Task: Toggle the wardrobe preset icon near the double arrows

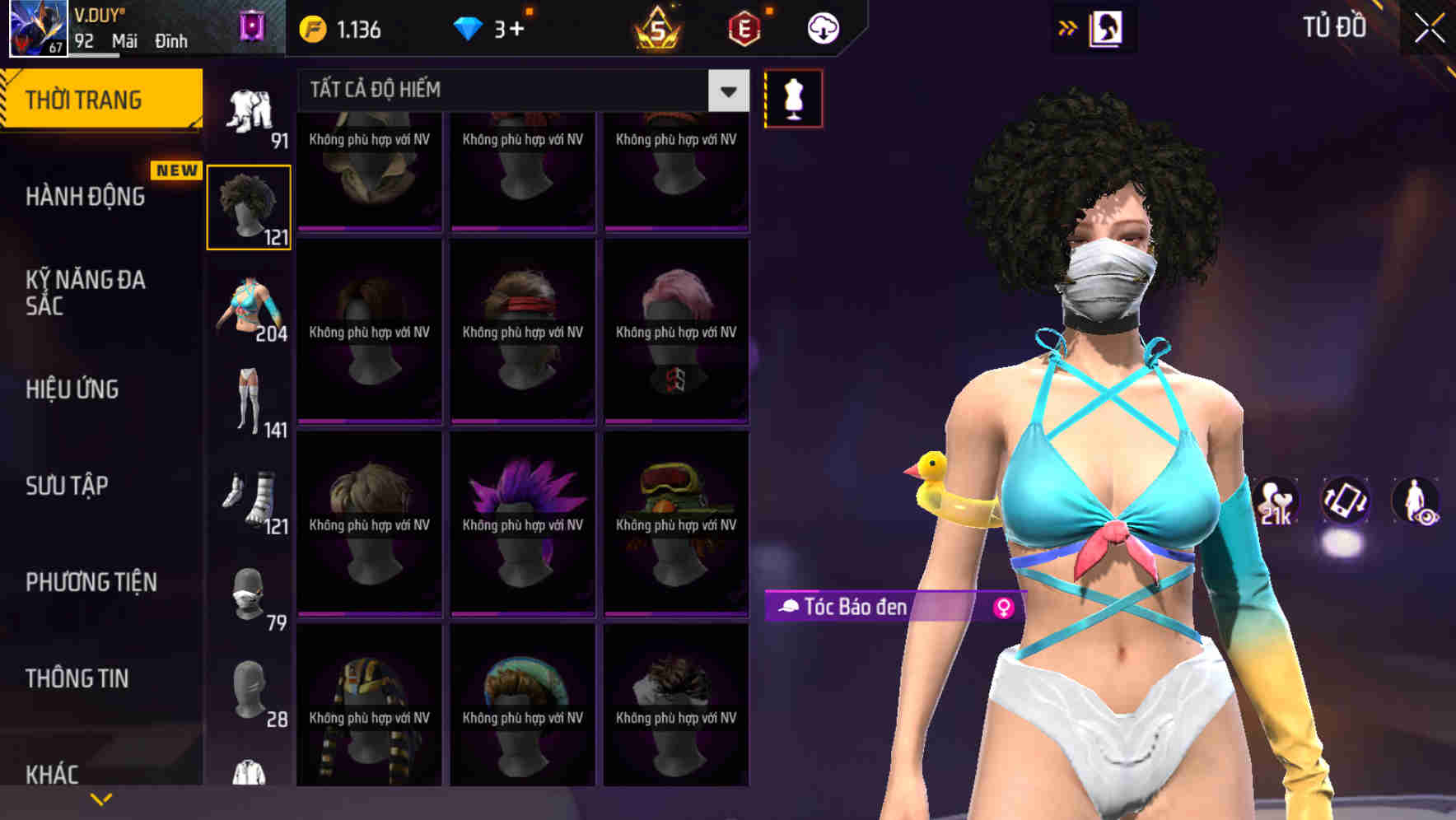Action: click(x=1107, y=27)
